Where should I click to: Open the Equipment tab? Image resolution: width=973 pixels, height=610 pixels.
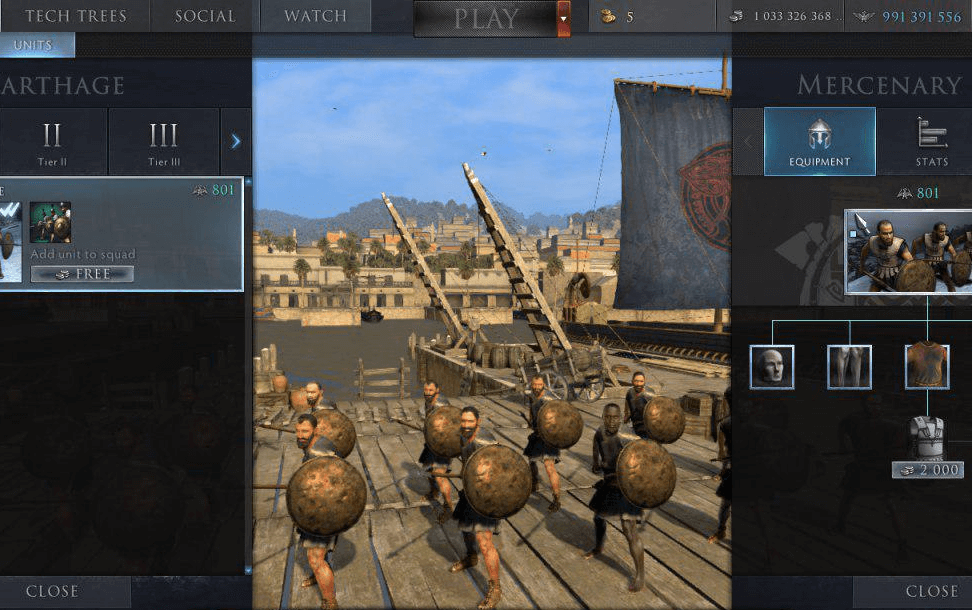pyautogui.click(x=819, y=142)
